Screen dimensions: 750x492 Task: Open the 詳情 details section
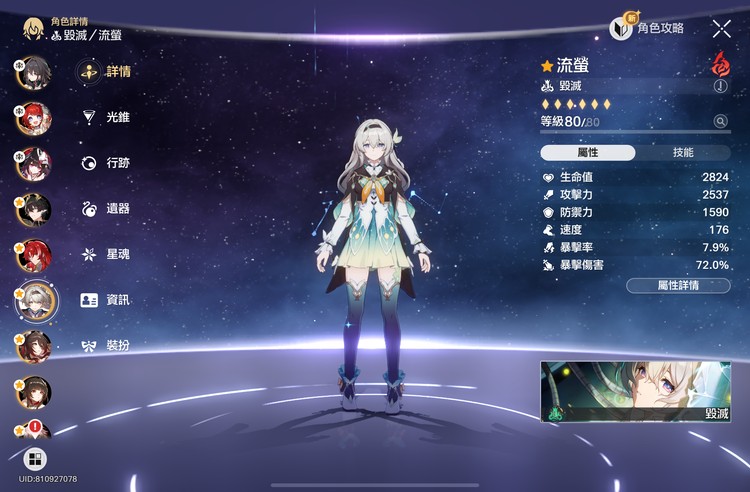105,71
